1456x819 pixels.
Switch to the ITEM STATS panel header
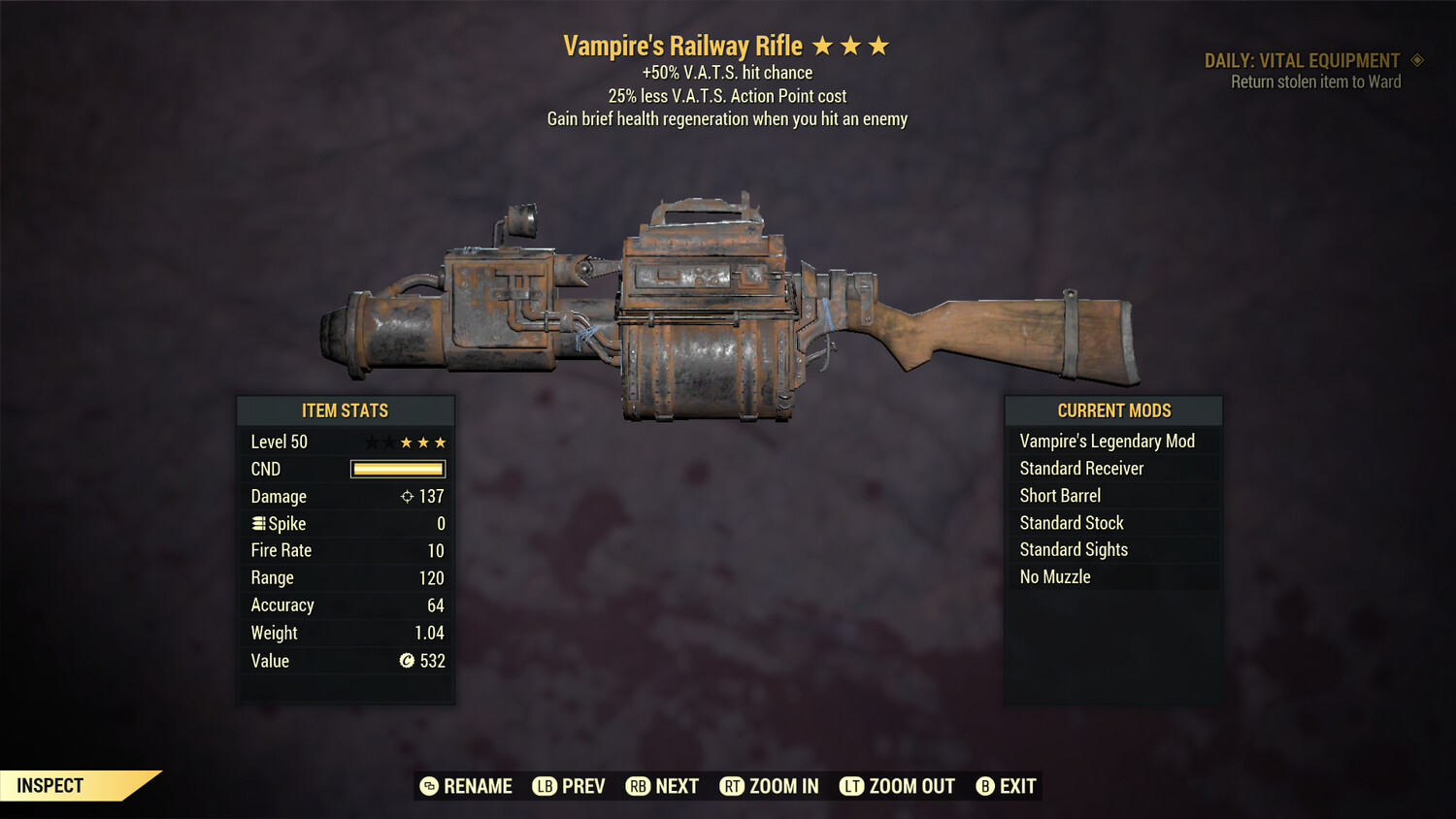[346, 410]
